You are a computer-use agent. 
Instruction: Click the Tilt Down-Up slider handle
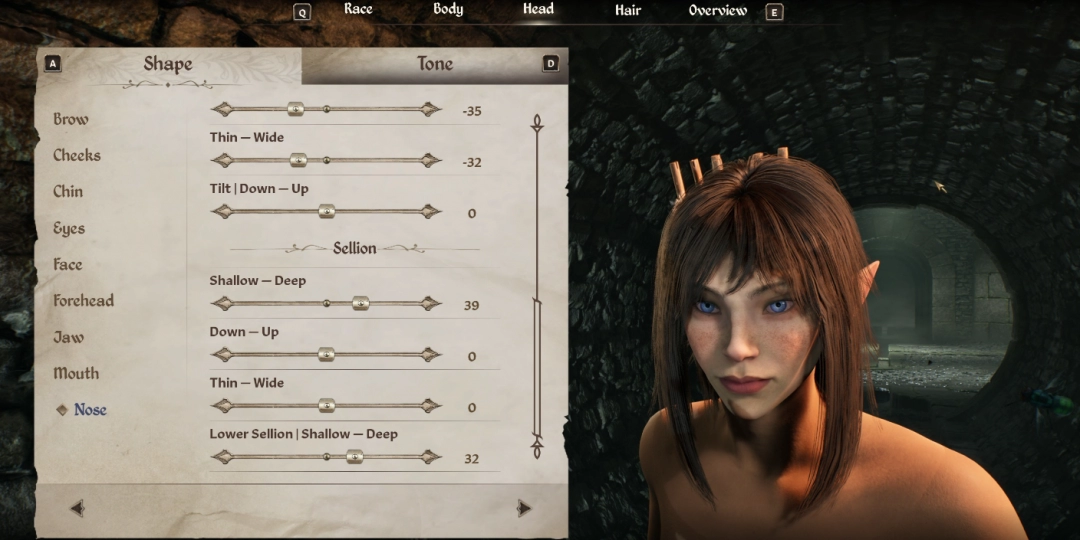326,211
